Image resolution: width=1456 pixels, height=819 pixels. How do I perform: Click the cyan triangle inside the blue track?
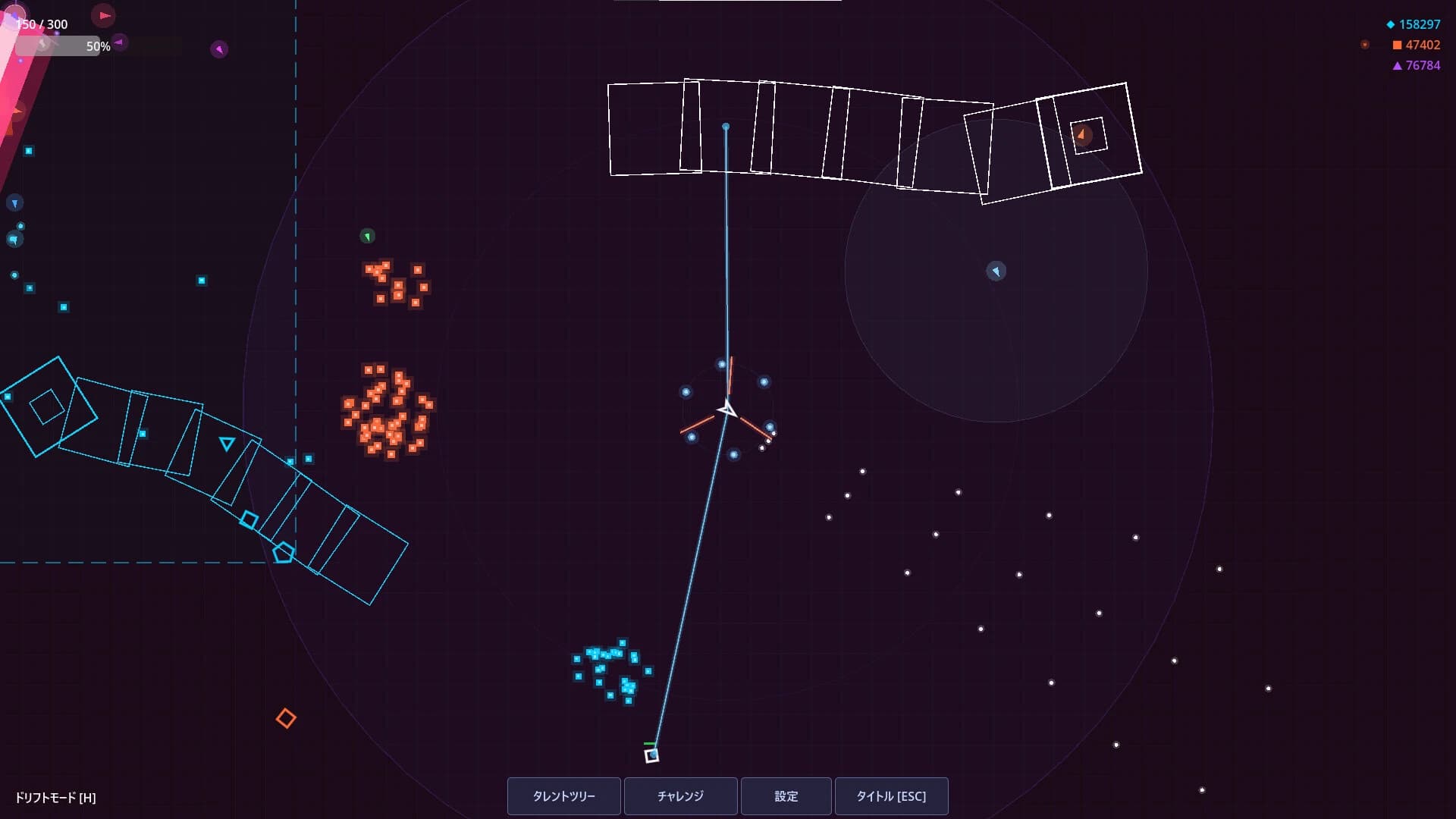click(226, 444)
